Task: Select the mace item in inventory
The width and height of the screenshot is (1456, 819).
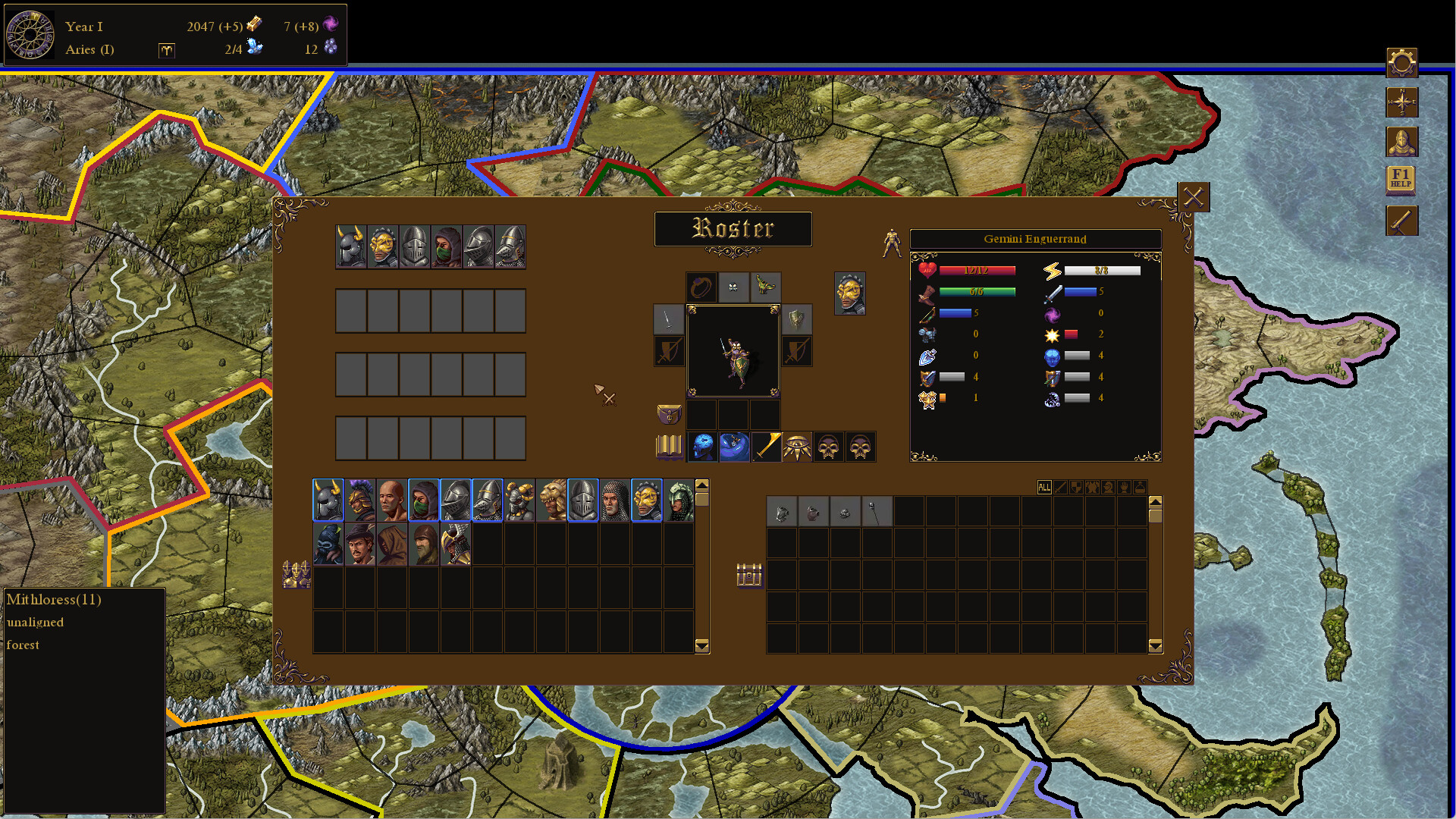Action: tap(876, 512)
